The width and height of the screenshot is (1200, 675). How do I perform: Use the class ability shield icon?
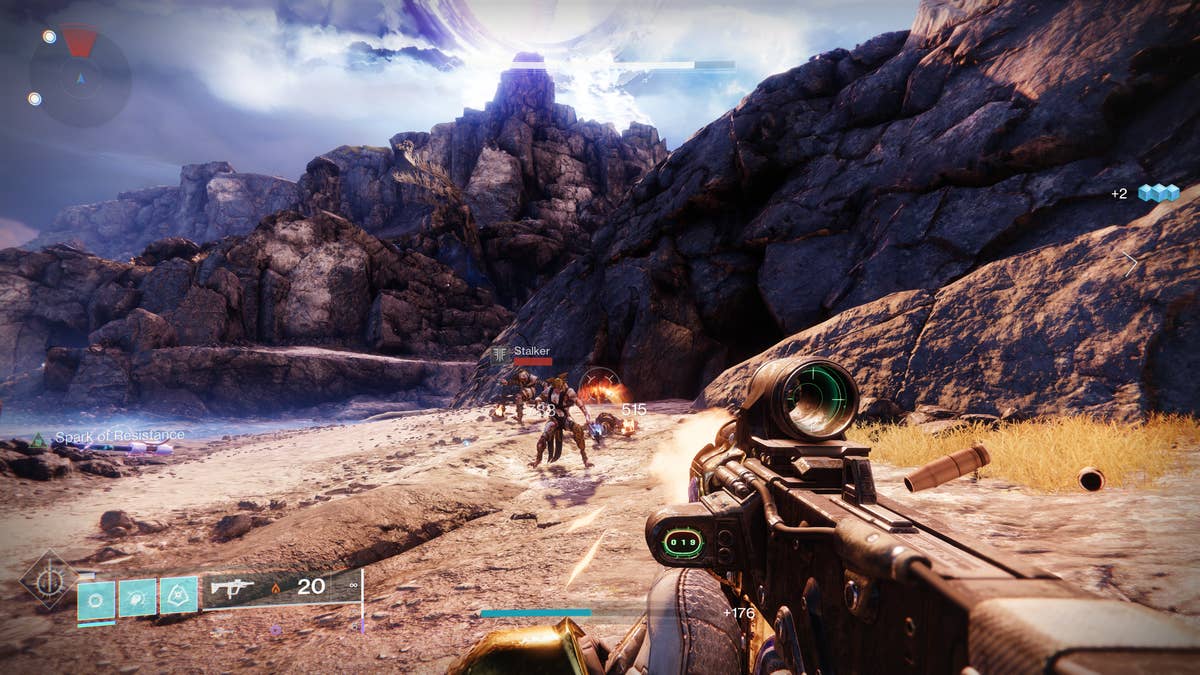178,596
